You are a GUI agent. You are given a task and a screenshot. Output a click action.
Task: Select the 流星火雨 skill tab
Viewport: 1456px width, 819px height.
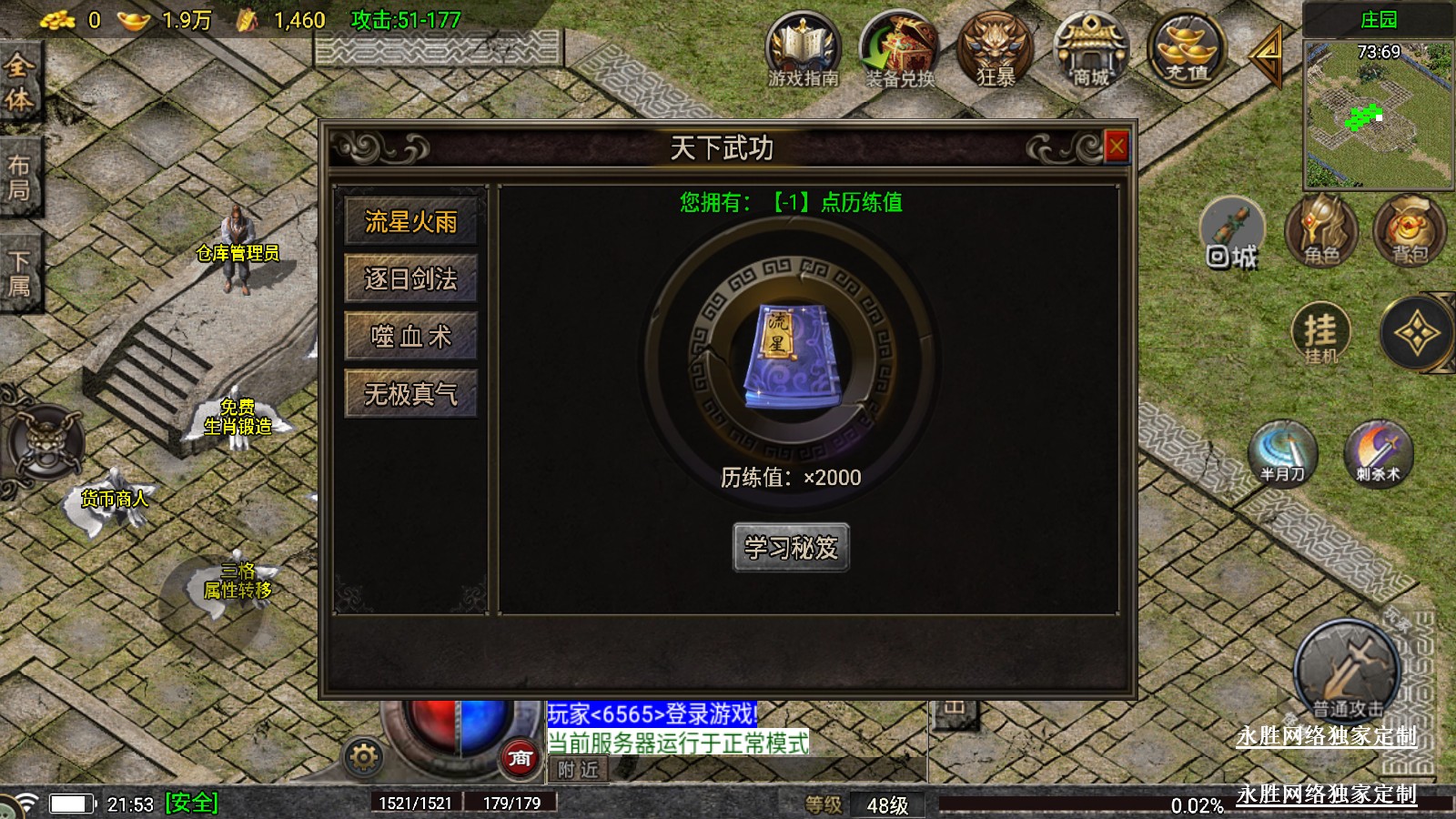point(410,221)
